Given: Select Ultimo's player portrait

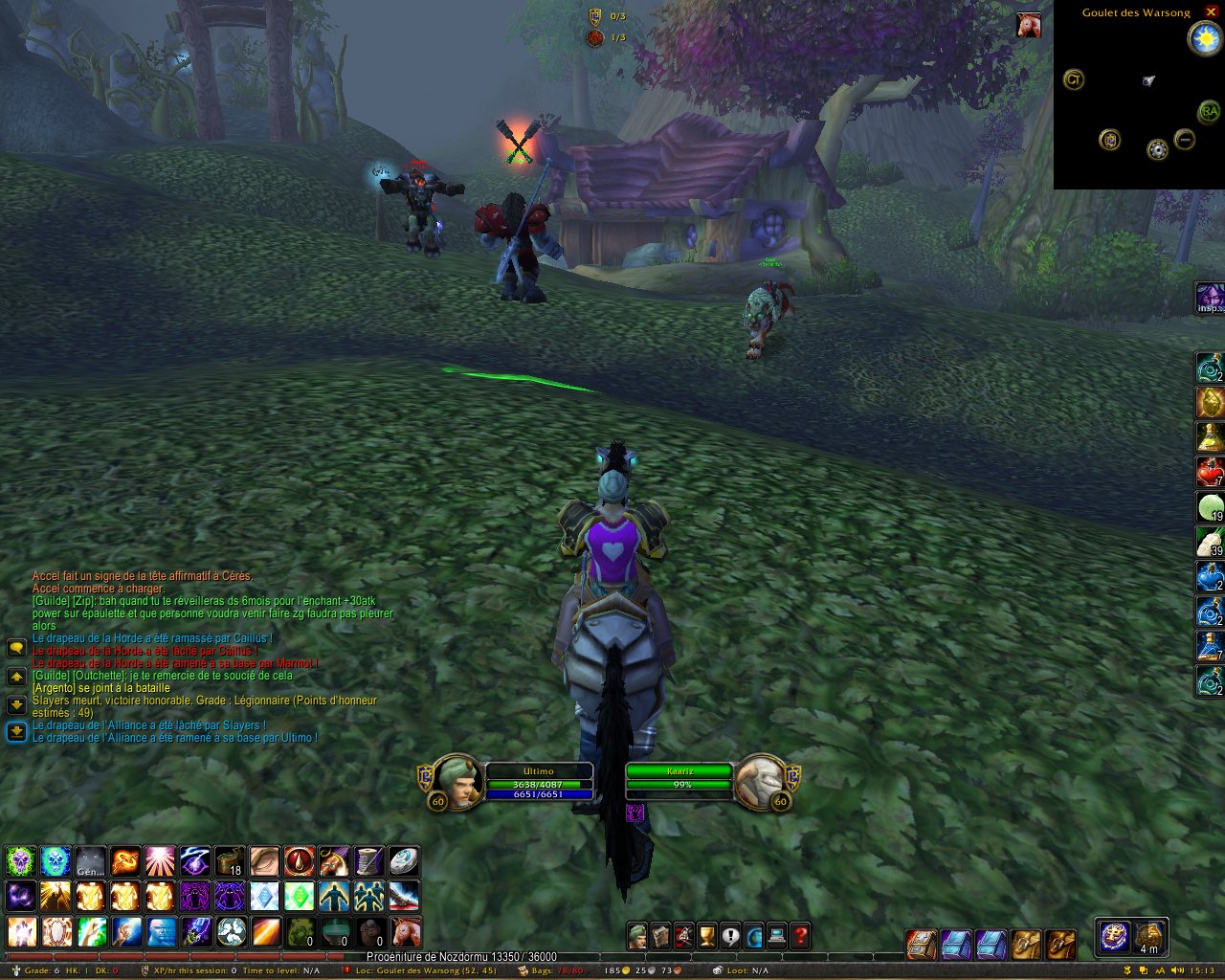Looking at the screenshot, I should (457, 781).
